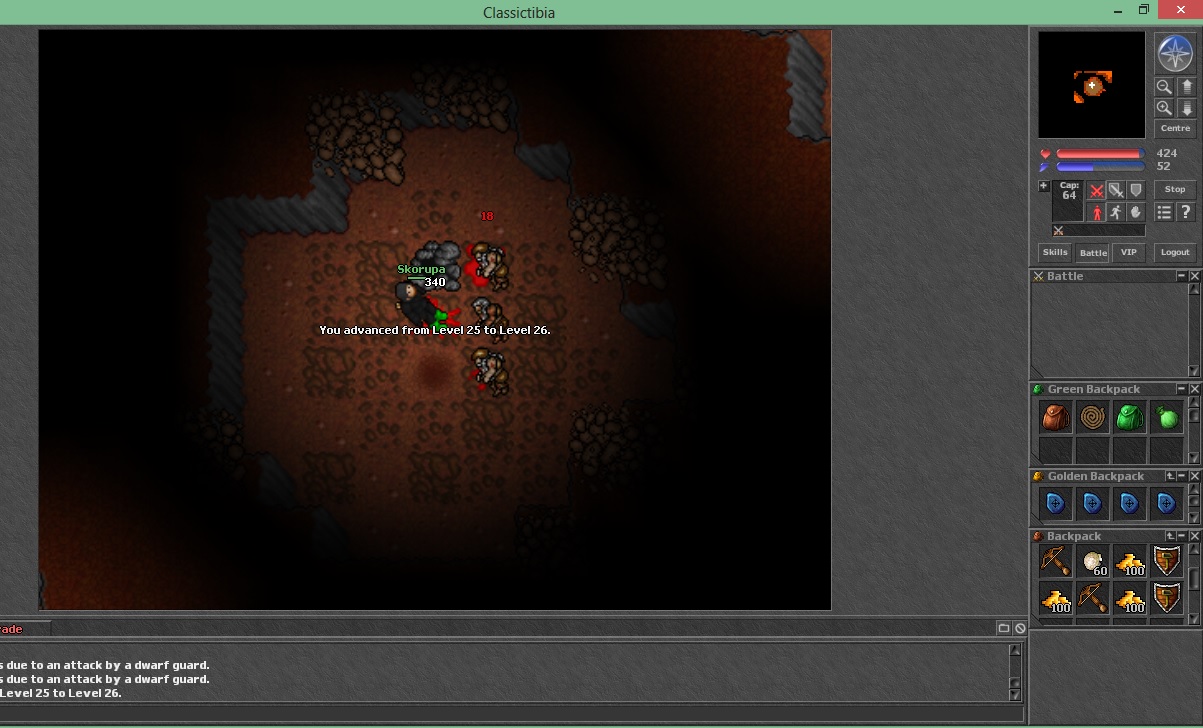Select the shield defensive fight mode
This screenshot has width=1203, height=728.
tap(1136, 190)
